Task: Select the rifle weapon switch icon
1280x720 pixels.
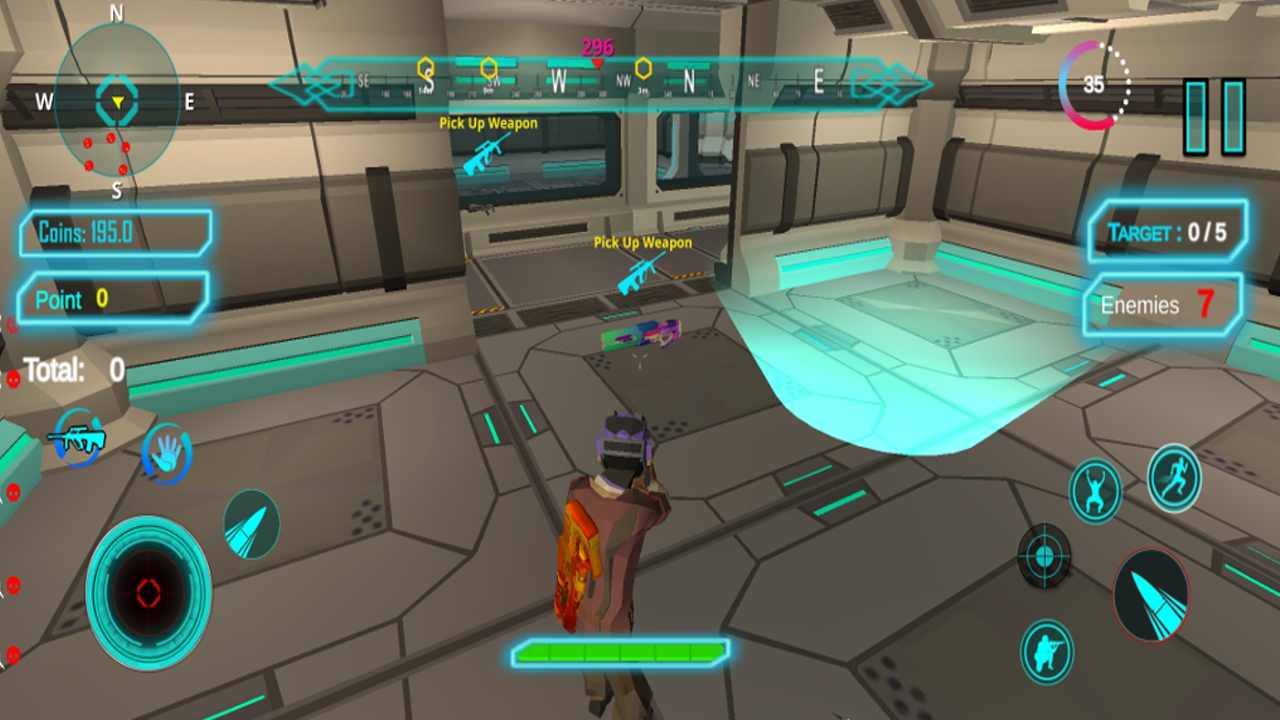Action: [77, 439]
